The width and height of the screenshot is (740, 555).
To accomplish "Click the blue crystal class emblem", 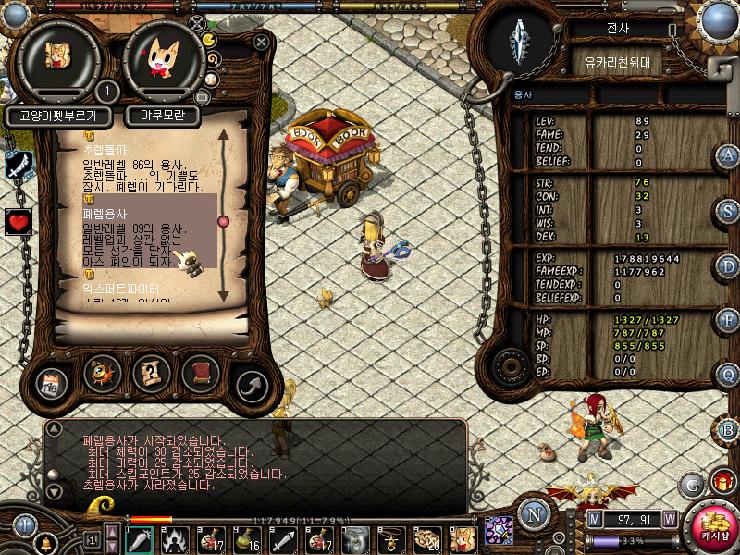I will tap(520, 42).
